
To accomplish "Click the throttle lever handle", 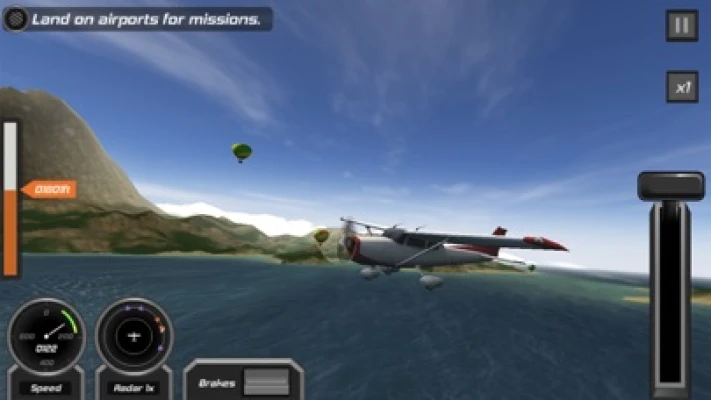I will (x=671, y=186).
